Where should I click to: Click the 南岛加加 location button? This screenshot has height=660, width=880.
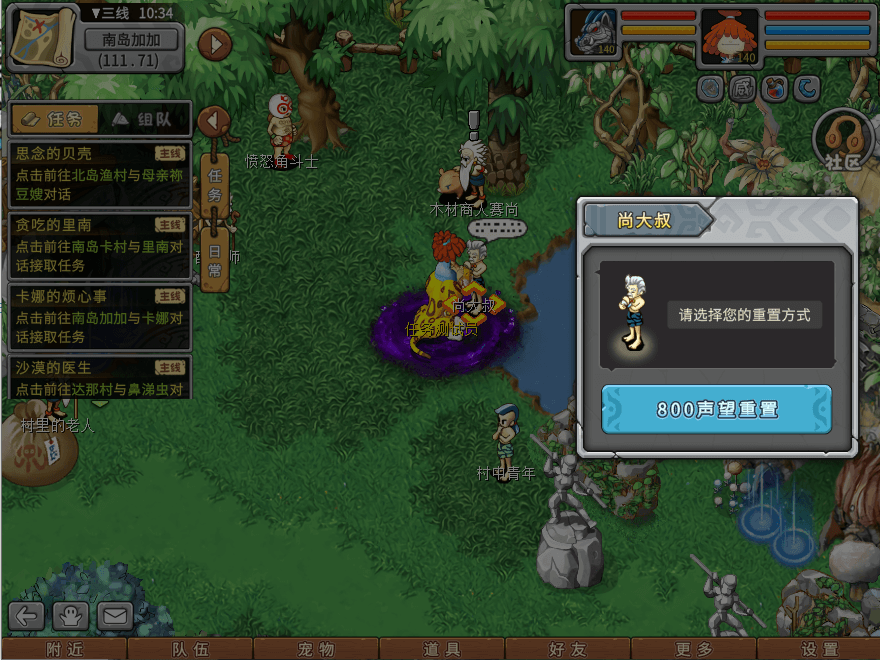point(131,40)
